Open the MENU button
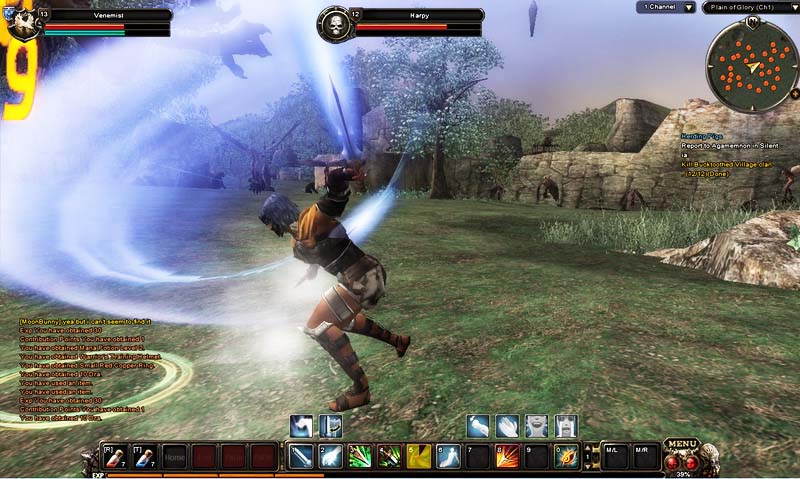The width and height of the screenshot is (800, 479). [x=680, y=444]
